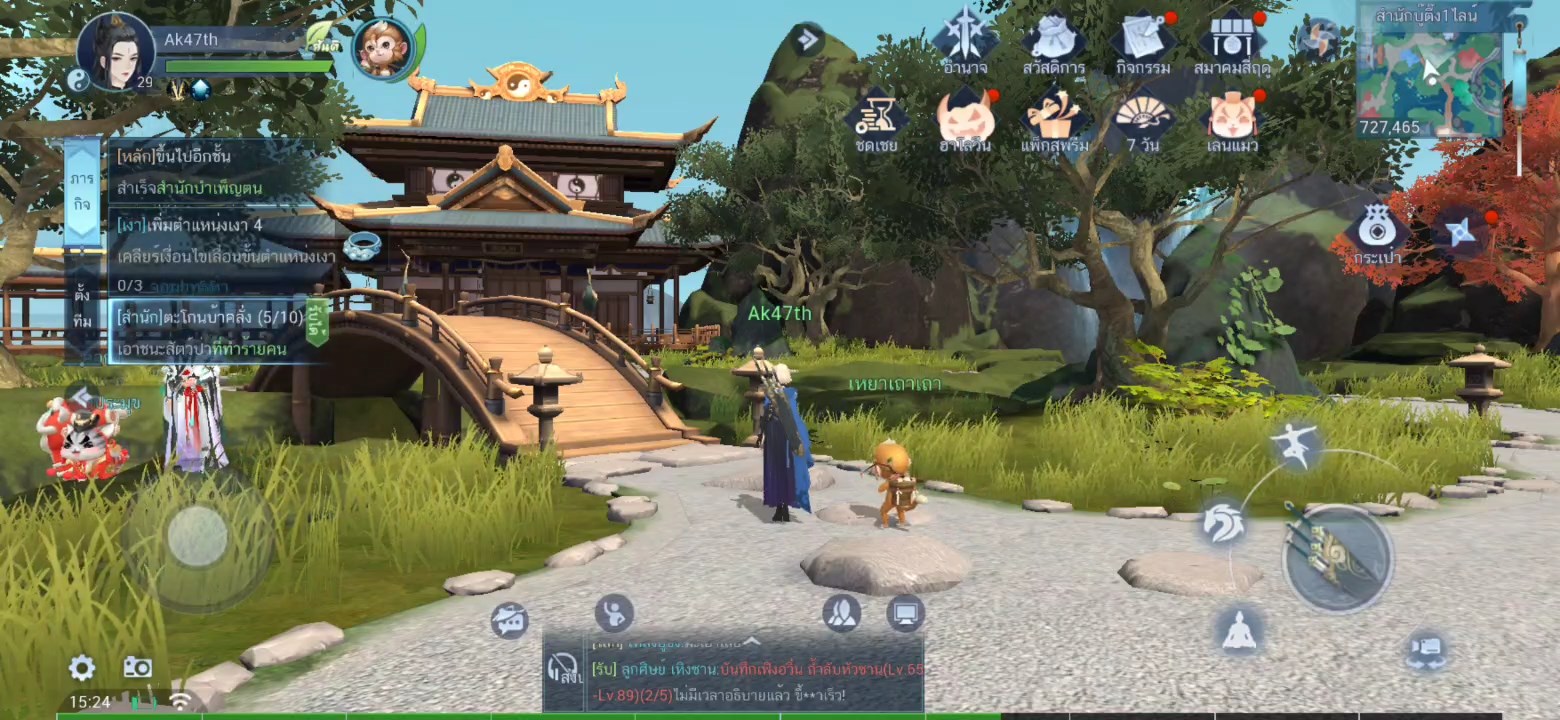Image resolution: width=1560 pixels, height=720 pixels.
Task: Collapse the top menu with the arrow button
Action: point(806,40)
